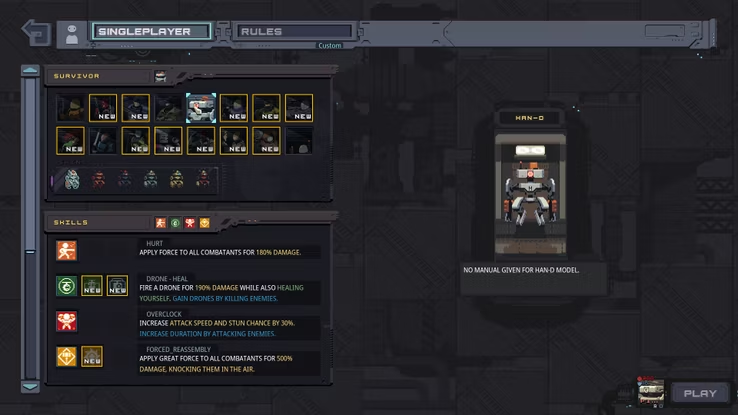Image resolution: width=738 pixels, height=415 pixels.
Task: Choose the red Overclock skill icon
Action: 66,321
